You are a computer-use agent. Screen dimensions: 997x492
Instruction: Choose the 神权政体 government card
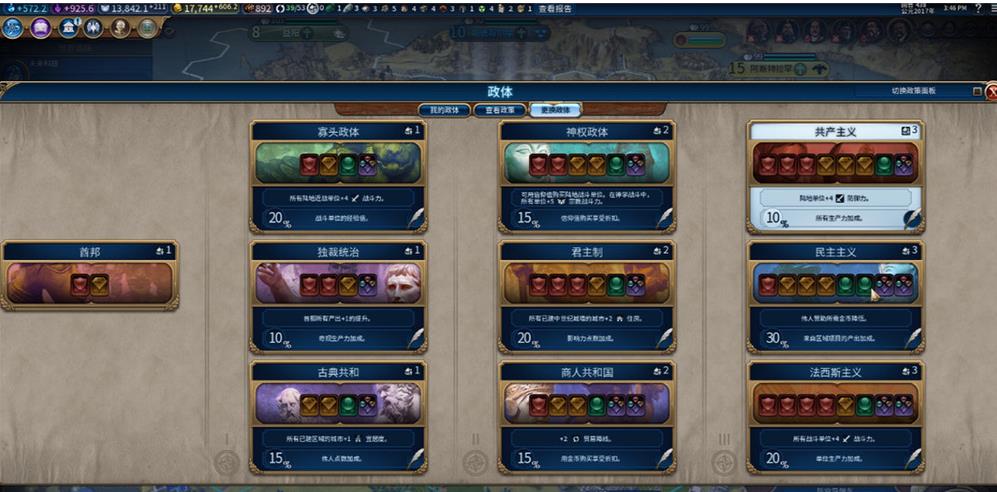[586, 131]
